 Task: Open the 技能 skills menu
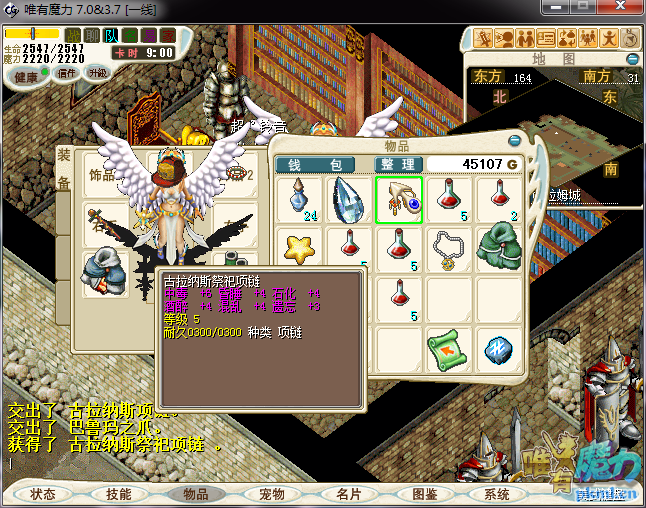[119, 494]
